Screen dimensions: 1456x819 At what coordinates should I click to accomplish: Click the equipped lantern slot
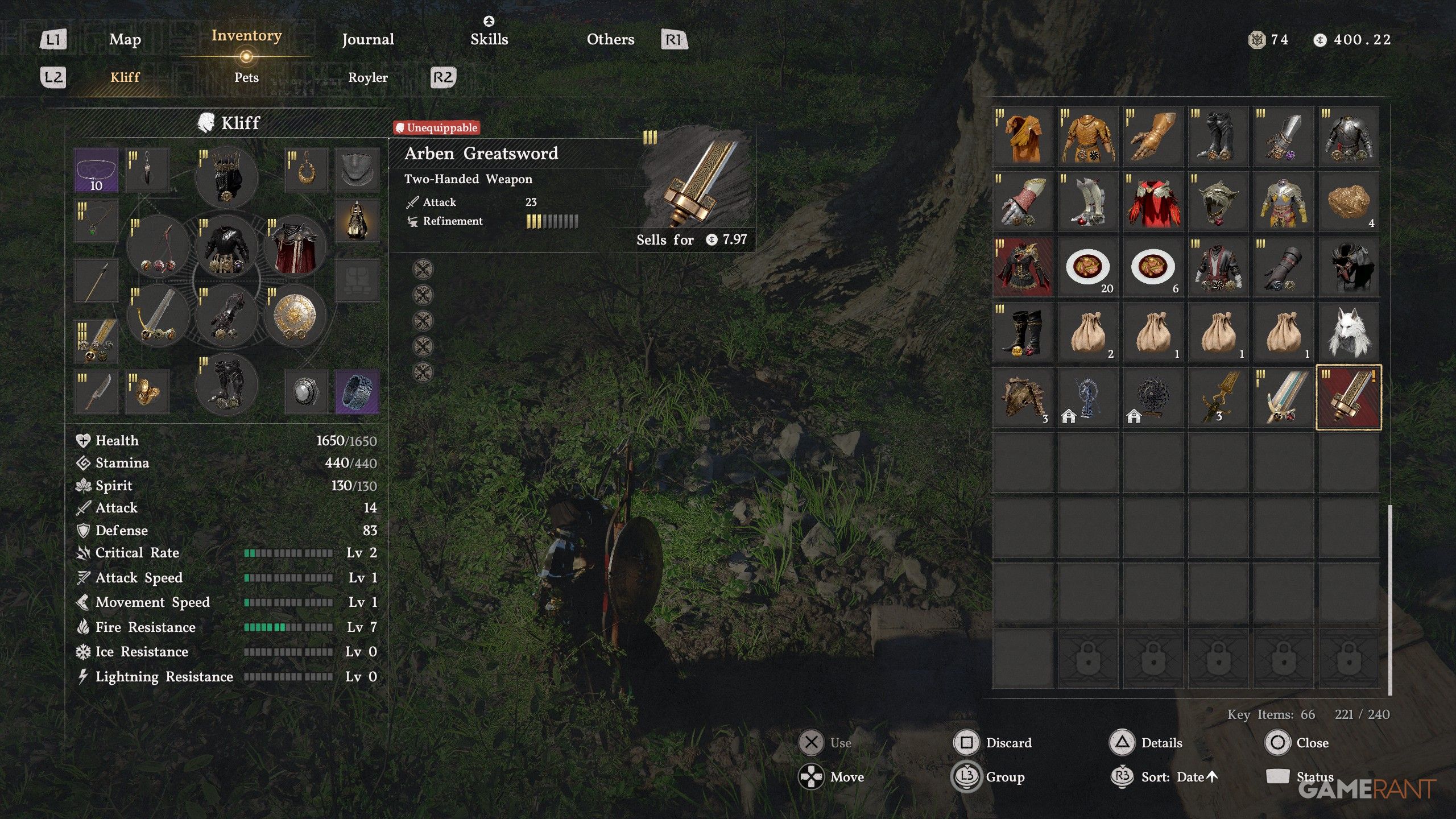[357, 220]
